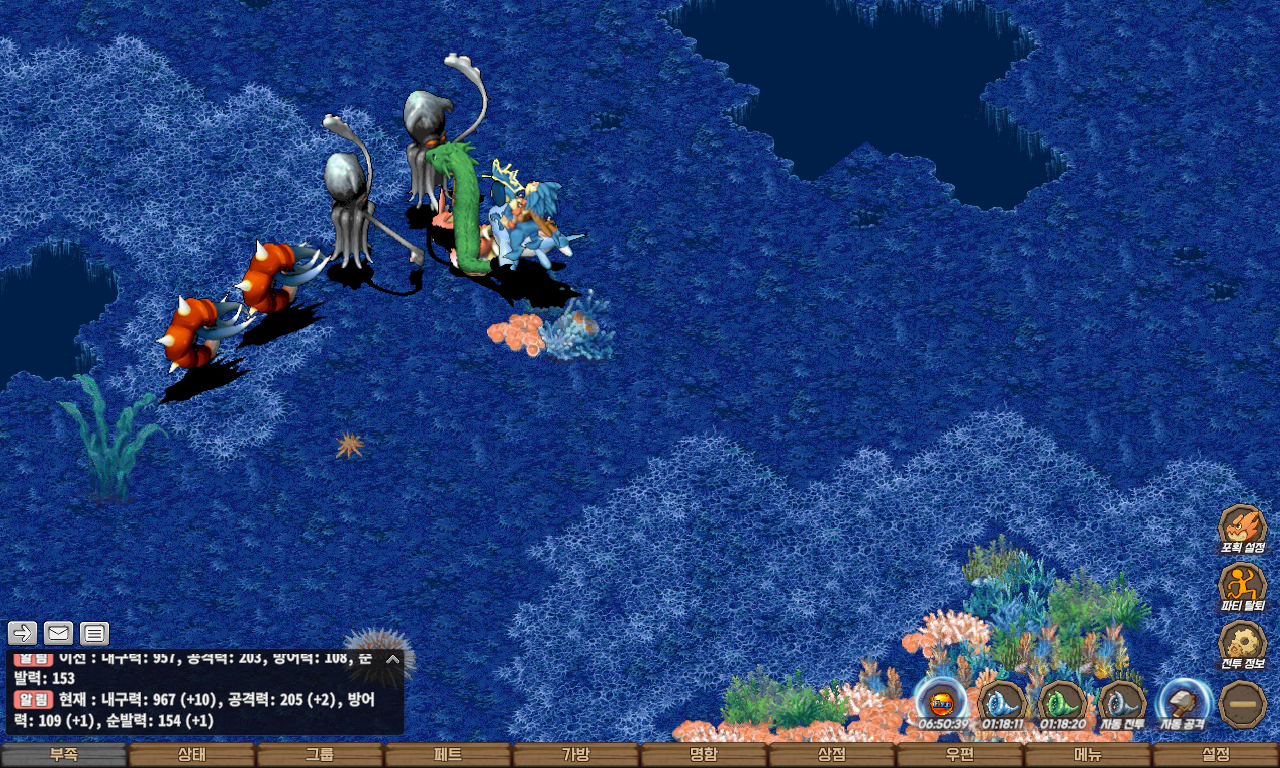Viewport: 1280px width, 768px height.
Task: Expand the chat log with the up arrow
Action: coord(393,659)
